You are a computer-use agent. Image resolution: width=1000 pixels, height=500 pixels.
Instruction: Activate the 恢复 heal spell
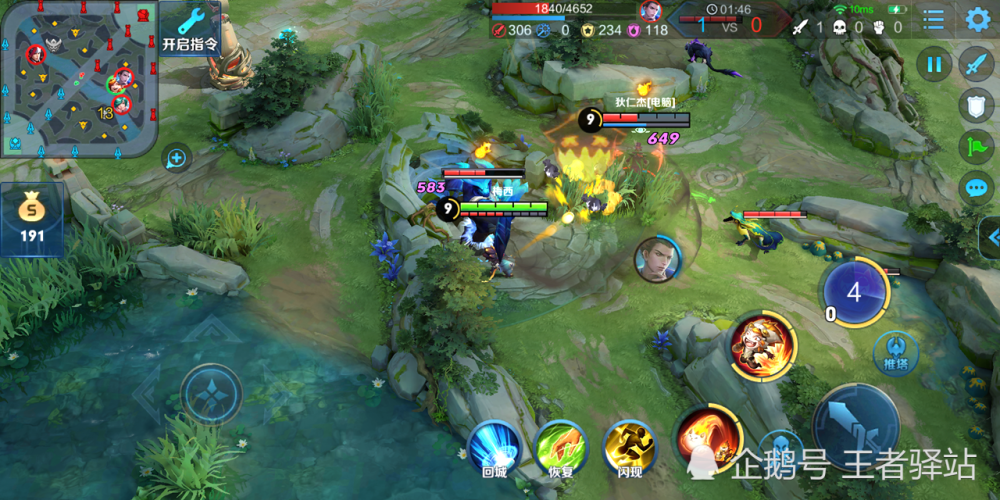coord(561,445)
